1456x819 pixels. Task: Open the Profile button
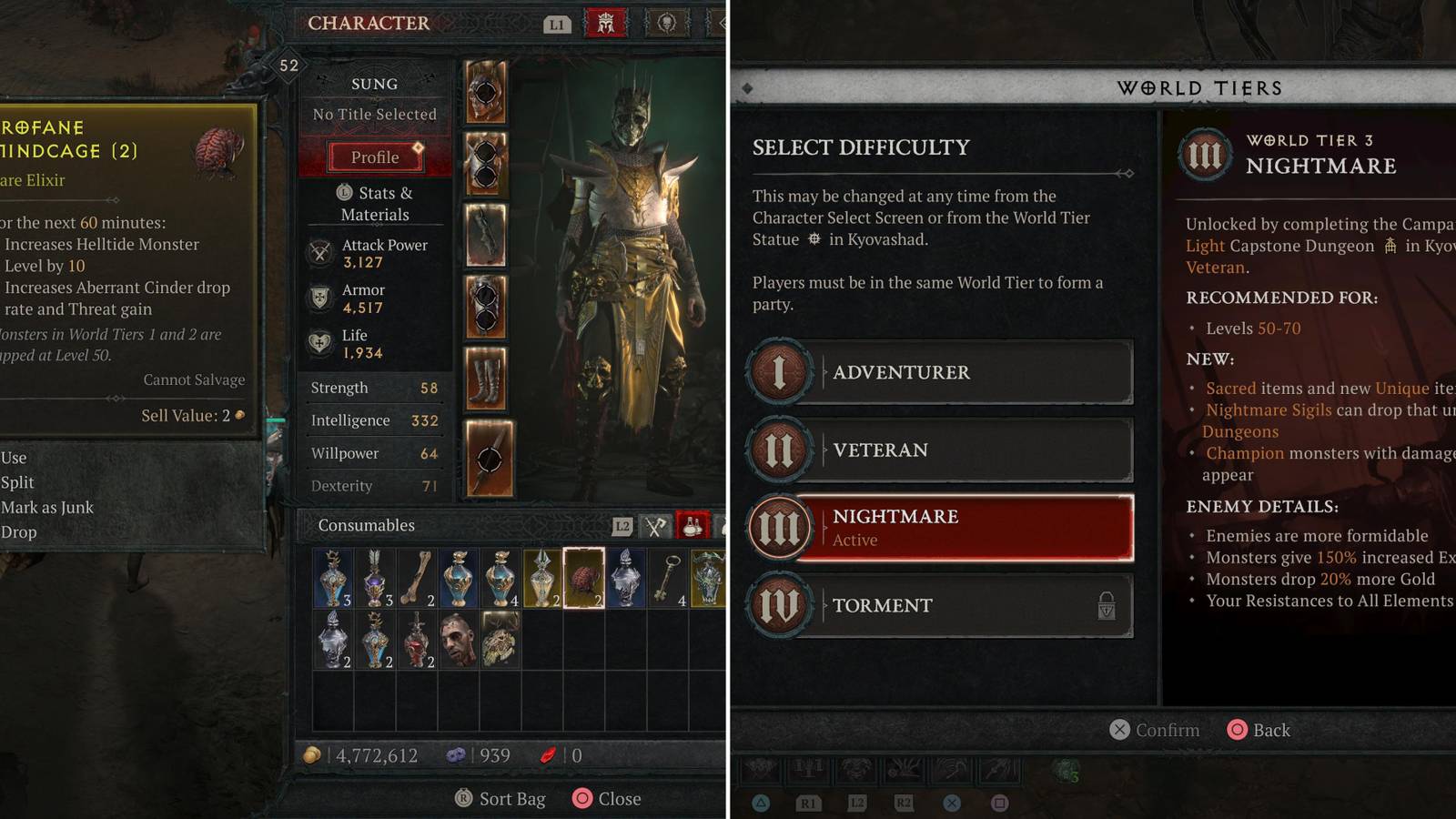(374, 157)
